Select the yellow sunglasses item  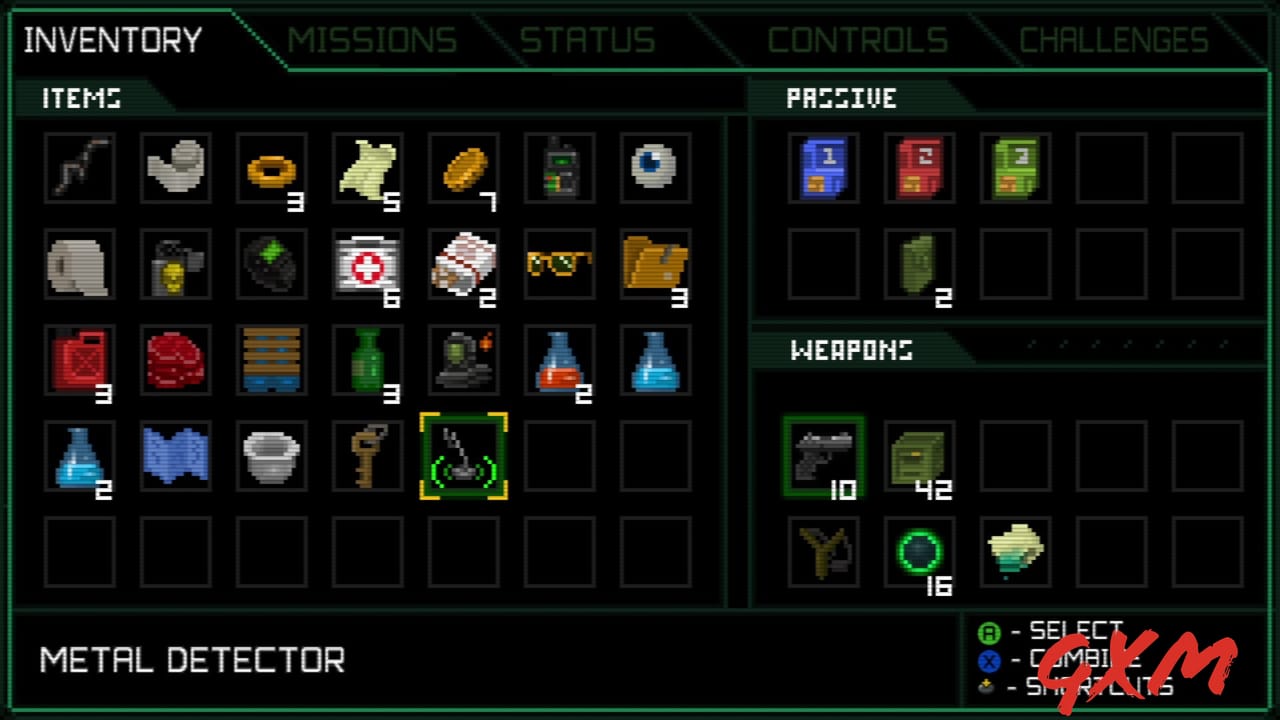coord(559,264)
